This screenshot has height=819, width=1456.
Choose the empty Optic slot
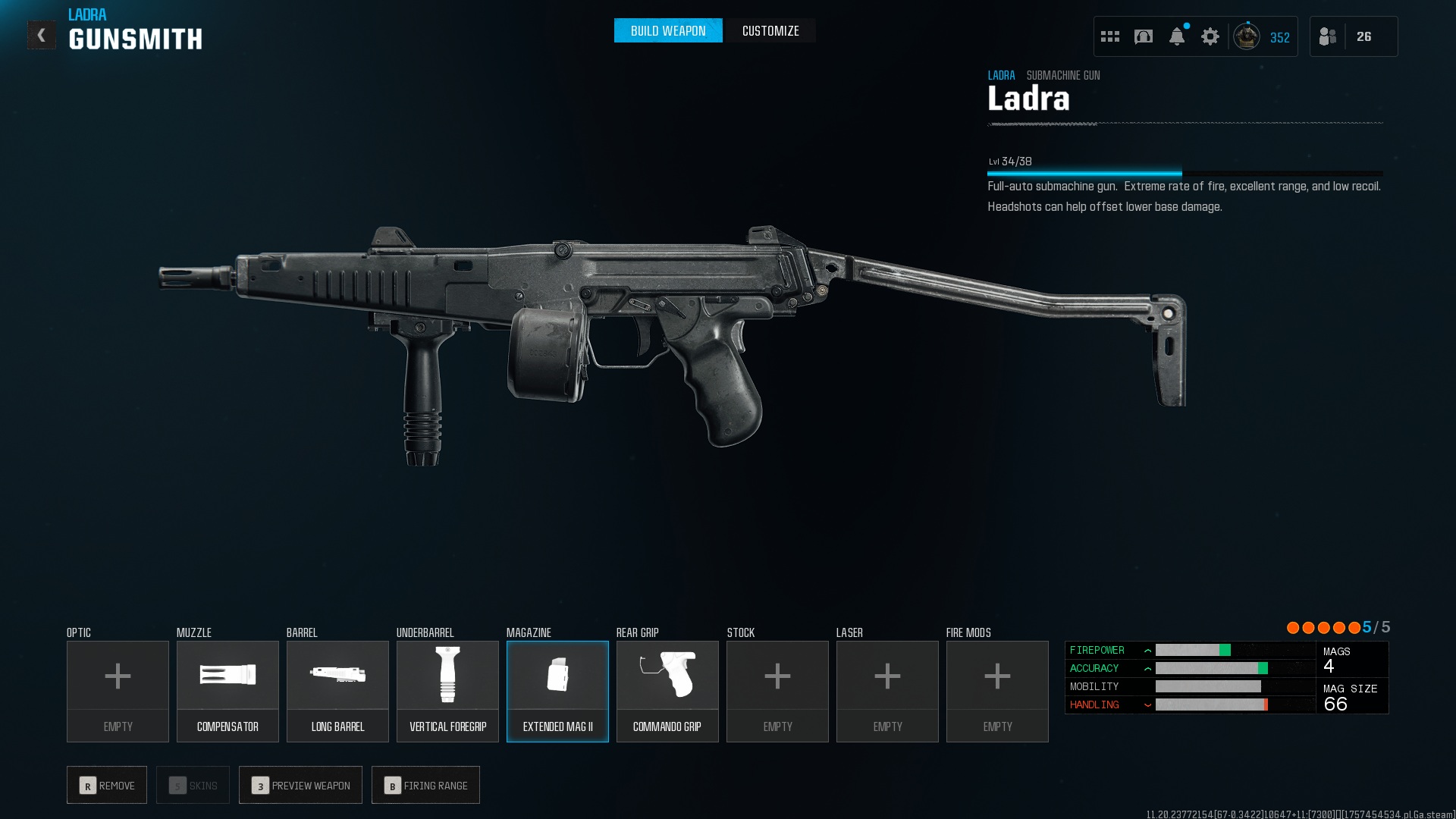118,691
